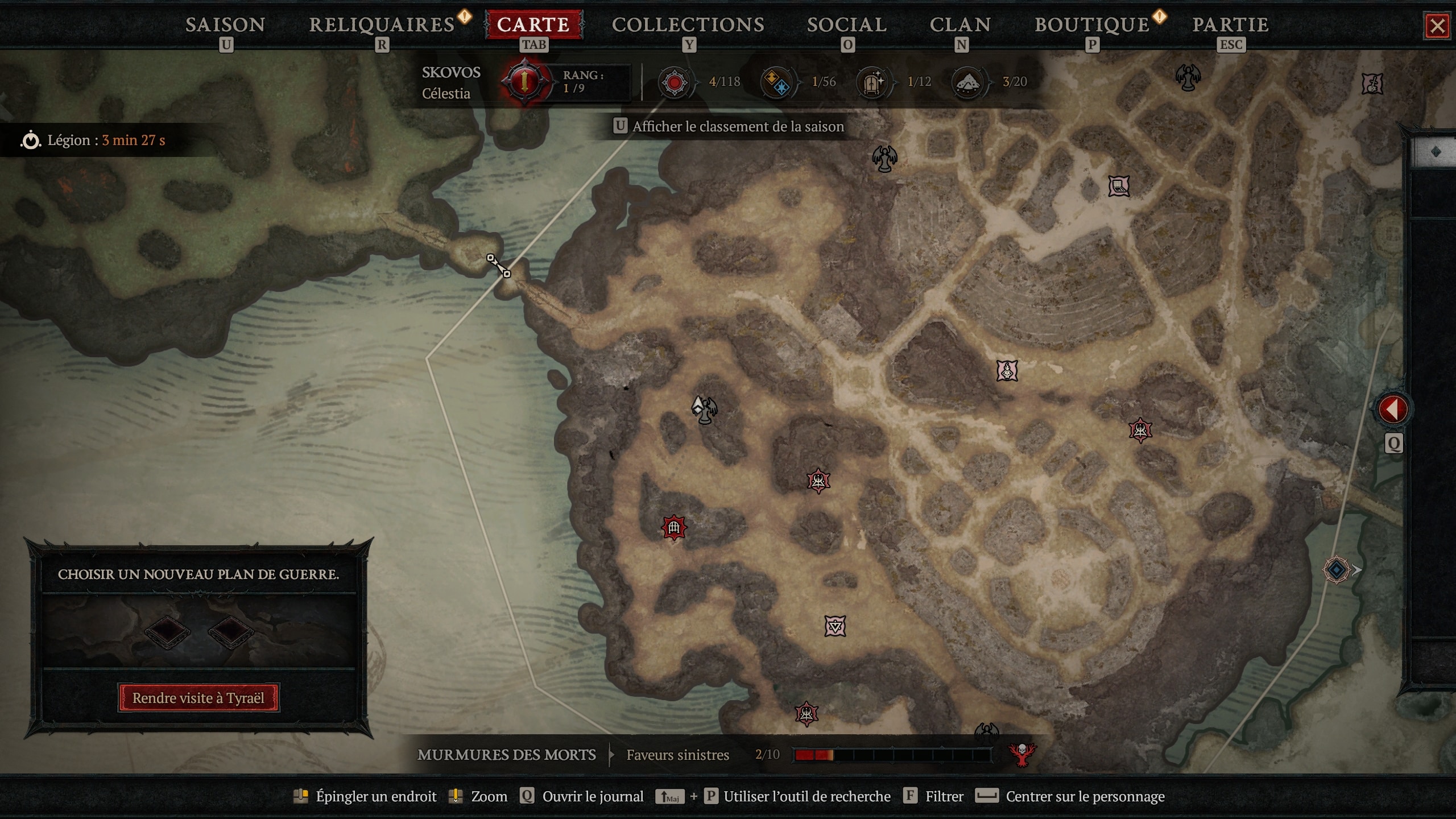Click the side quests icon showing 1/56
The height and width of the screenshot is (819, 1456).
coord(777,81)
